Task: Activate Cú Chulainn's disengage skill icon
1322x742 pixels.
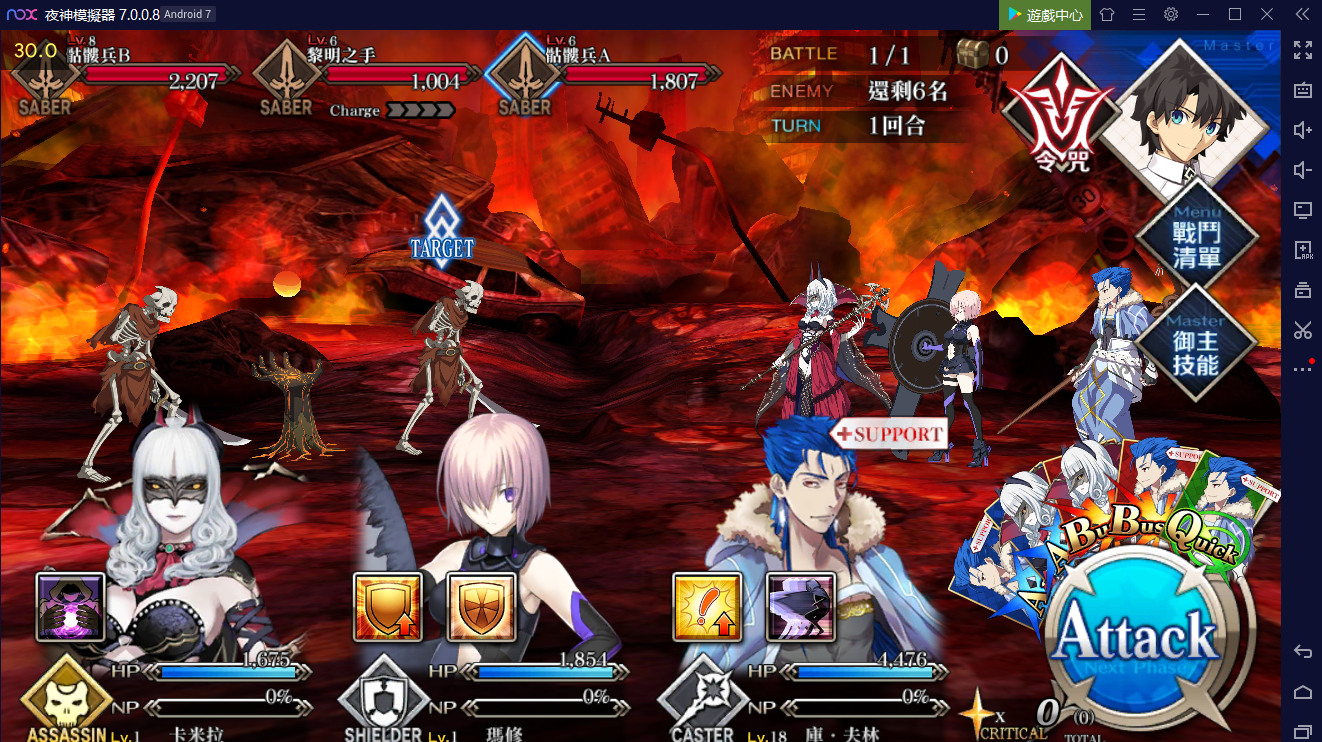Action: 801,609
